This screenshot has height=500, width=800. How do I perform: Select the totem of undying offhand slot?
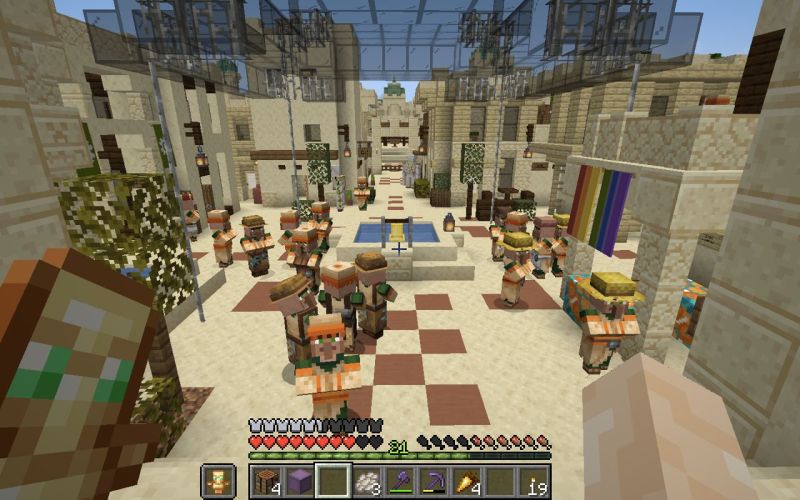pyautogui.click(x=217, y=481)
